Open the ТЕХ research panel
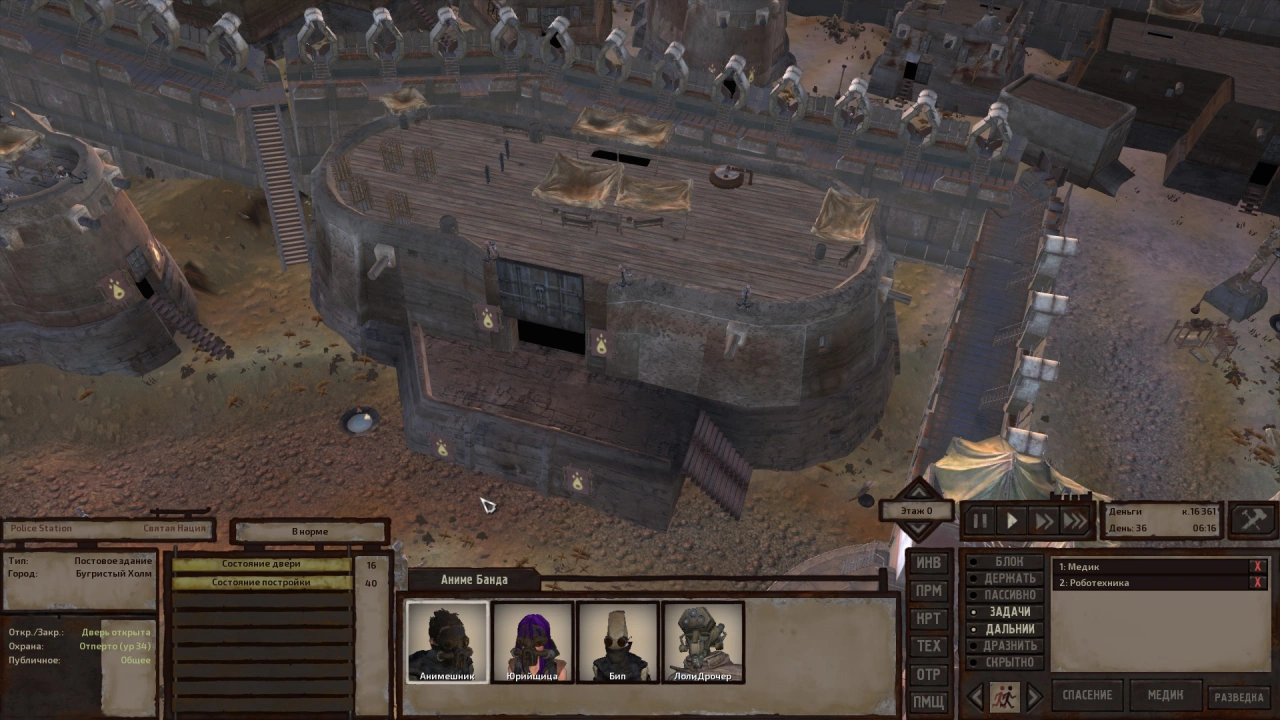This screenshot has width=1280, height=720. click(929, 647)
